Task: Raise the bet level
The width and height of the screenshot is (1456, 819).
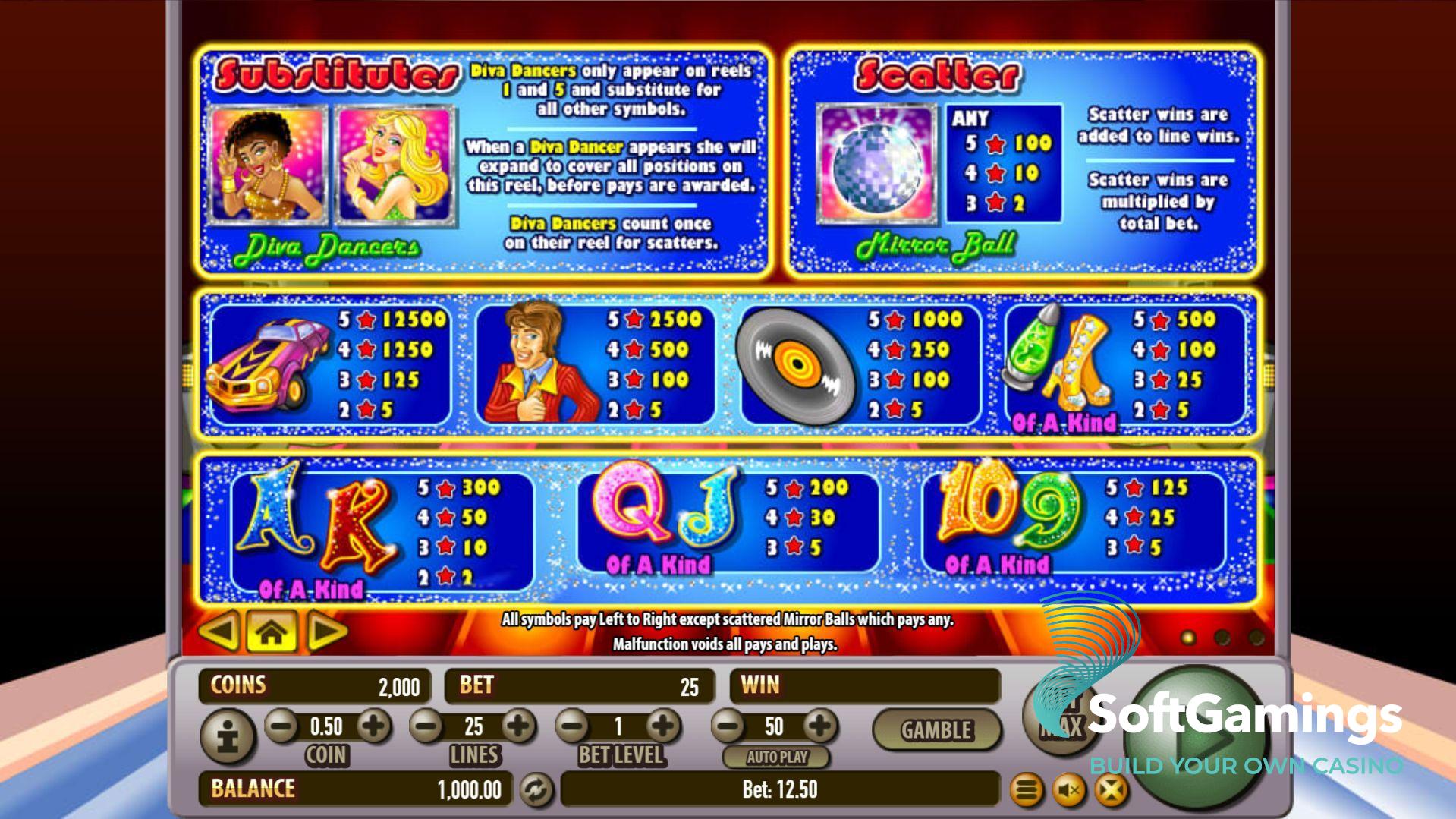Action: click(x=664, y=726)
